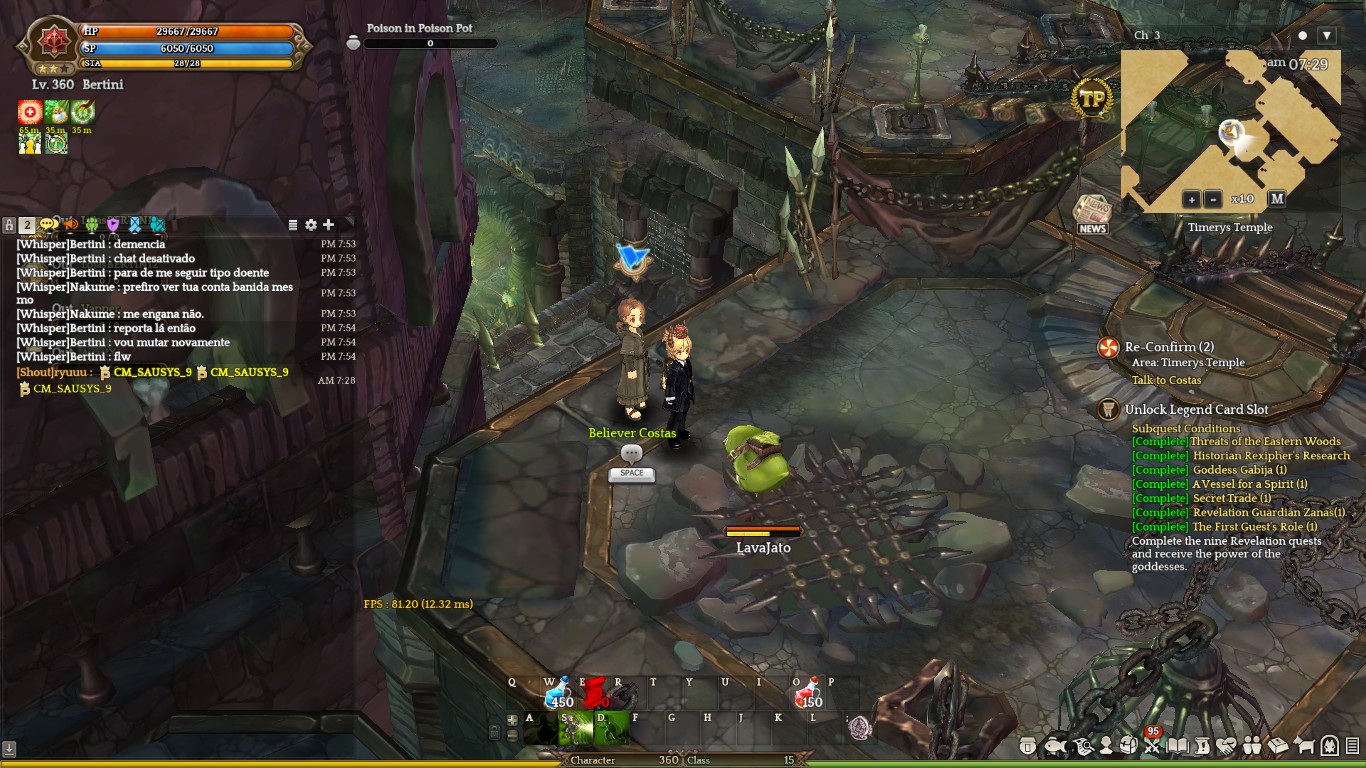Zoom out the minimap with minus button

click(x=1212, y=199)
